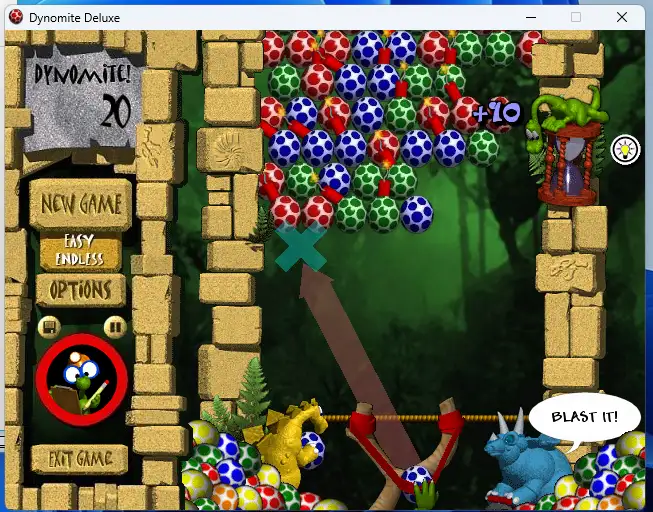The width and height of the screenshot is (653, 512).
Task: Change the Easy Endless game mode
Action: pos(81,251)
